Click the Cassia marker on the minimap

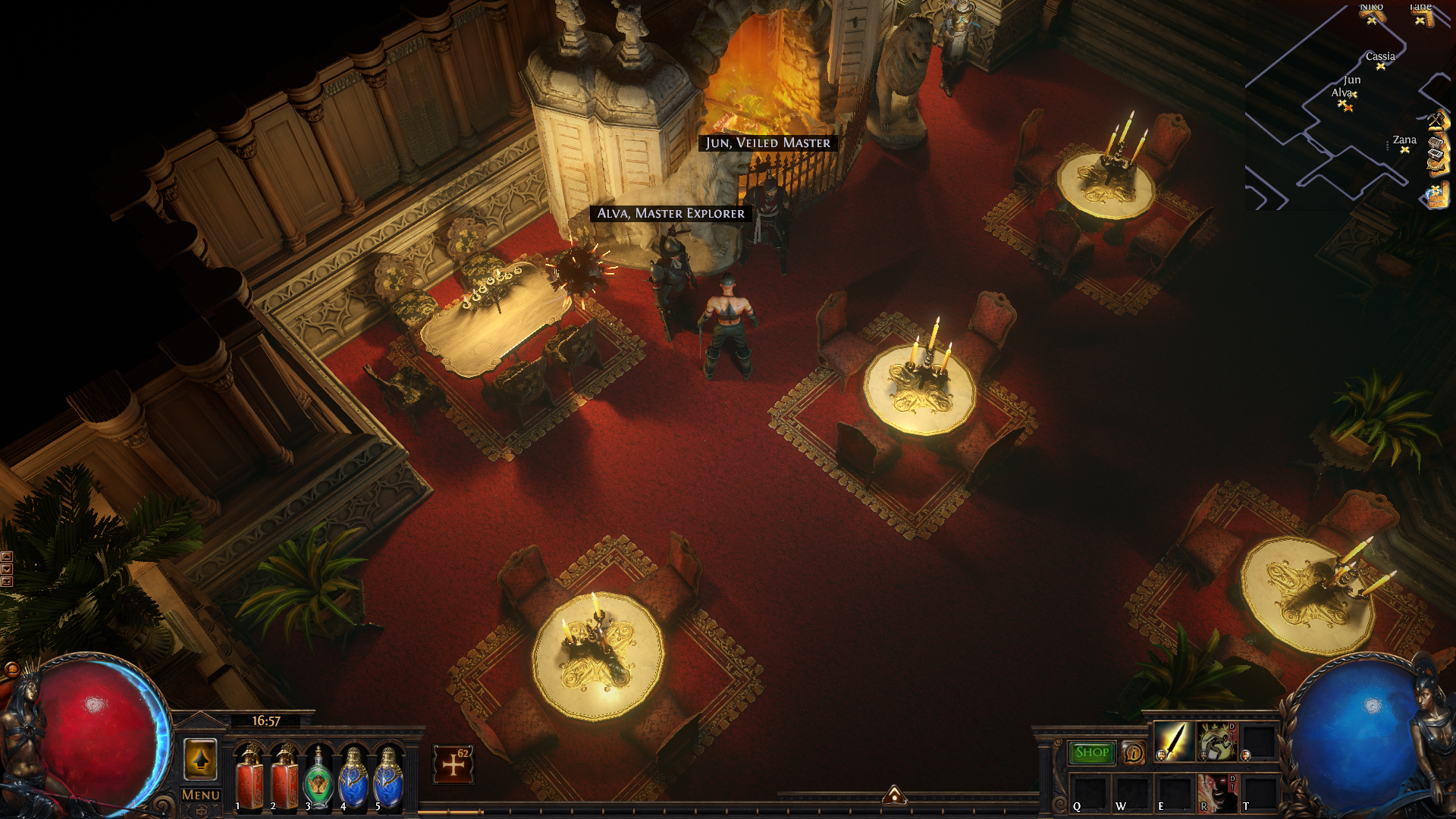click(x=1380, y=66)
